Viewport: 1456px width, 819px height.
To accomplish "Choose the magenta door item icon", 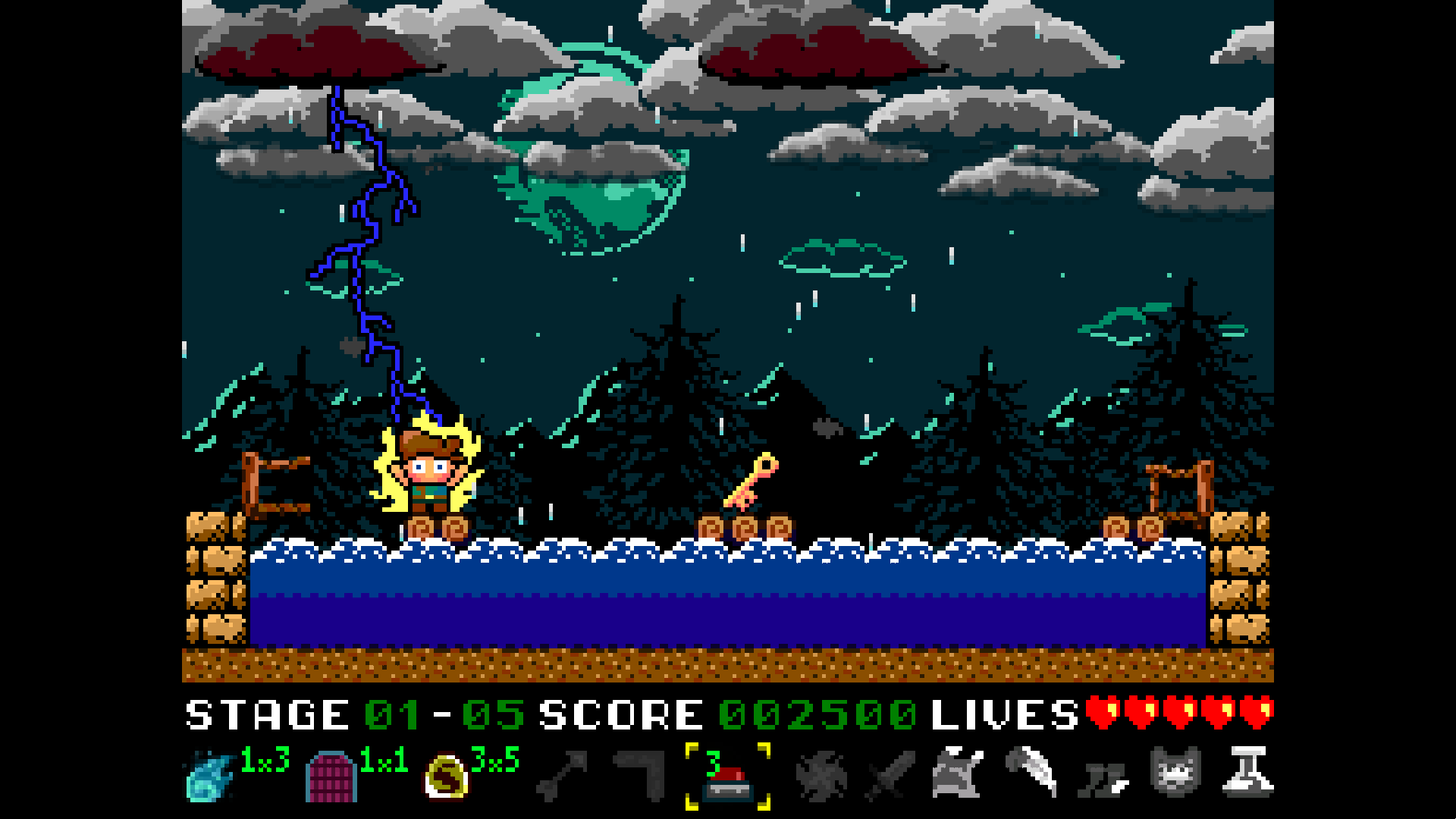I will 331,777.
